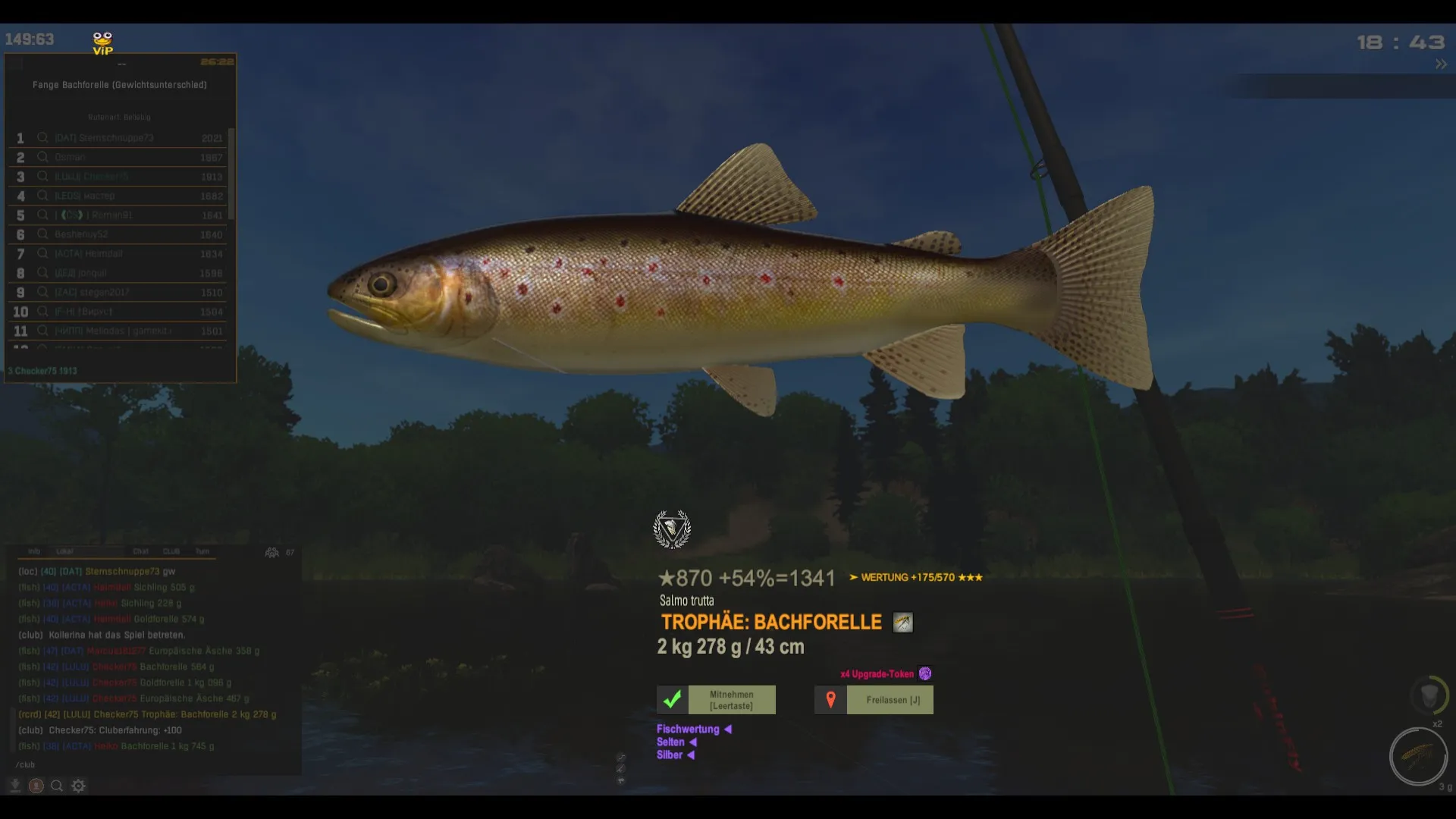Keep the fish with Mitnehmen
1456x819 pixels.
716,700
